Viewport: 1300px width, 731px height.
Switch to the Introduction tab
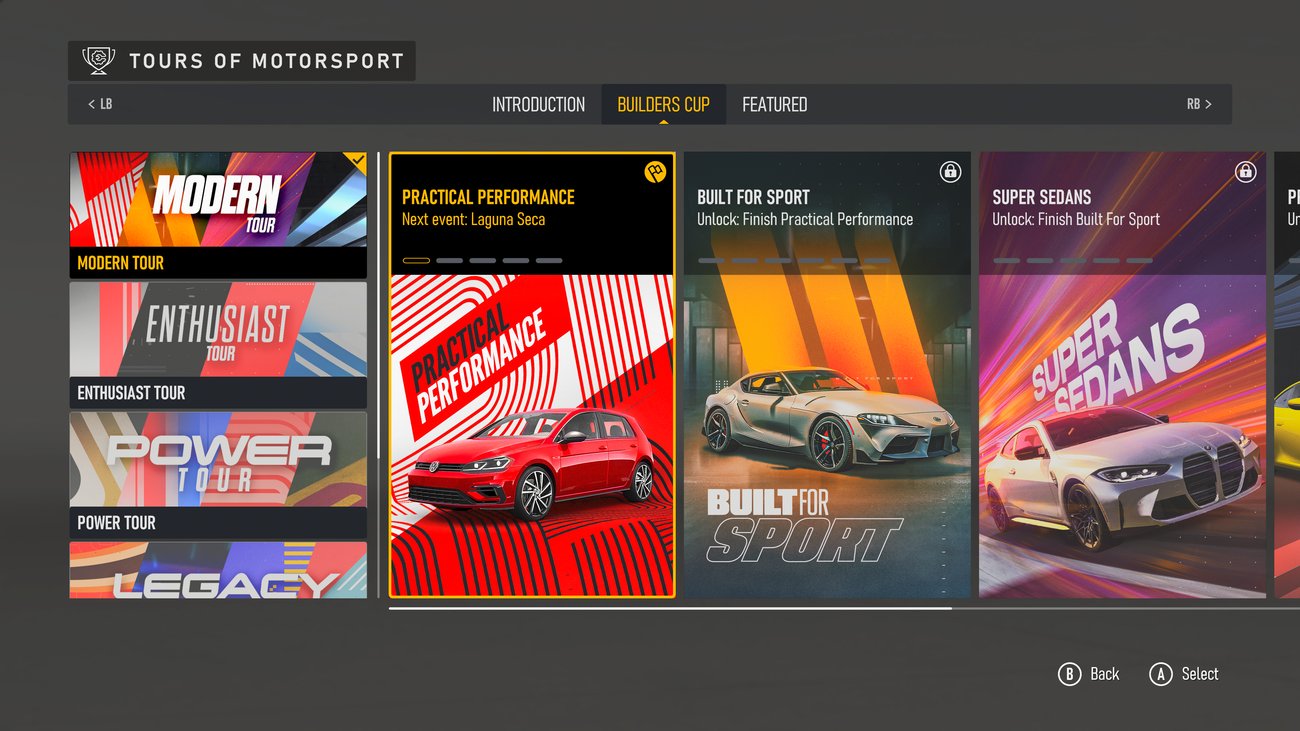point(538,103)
